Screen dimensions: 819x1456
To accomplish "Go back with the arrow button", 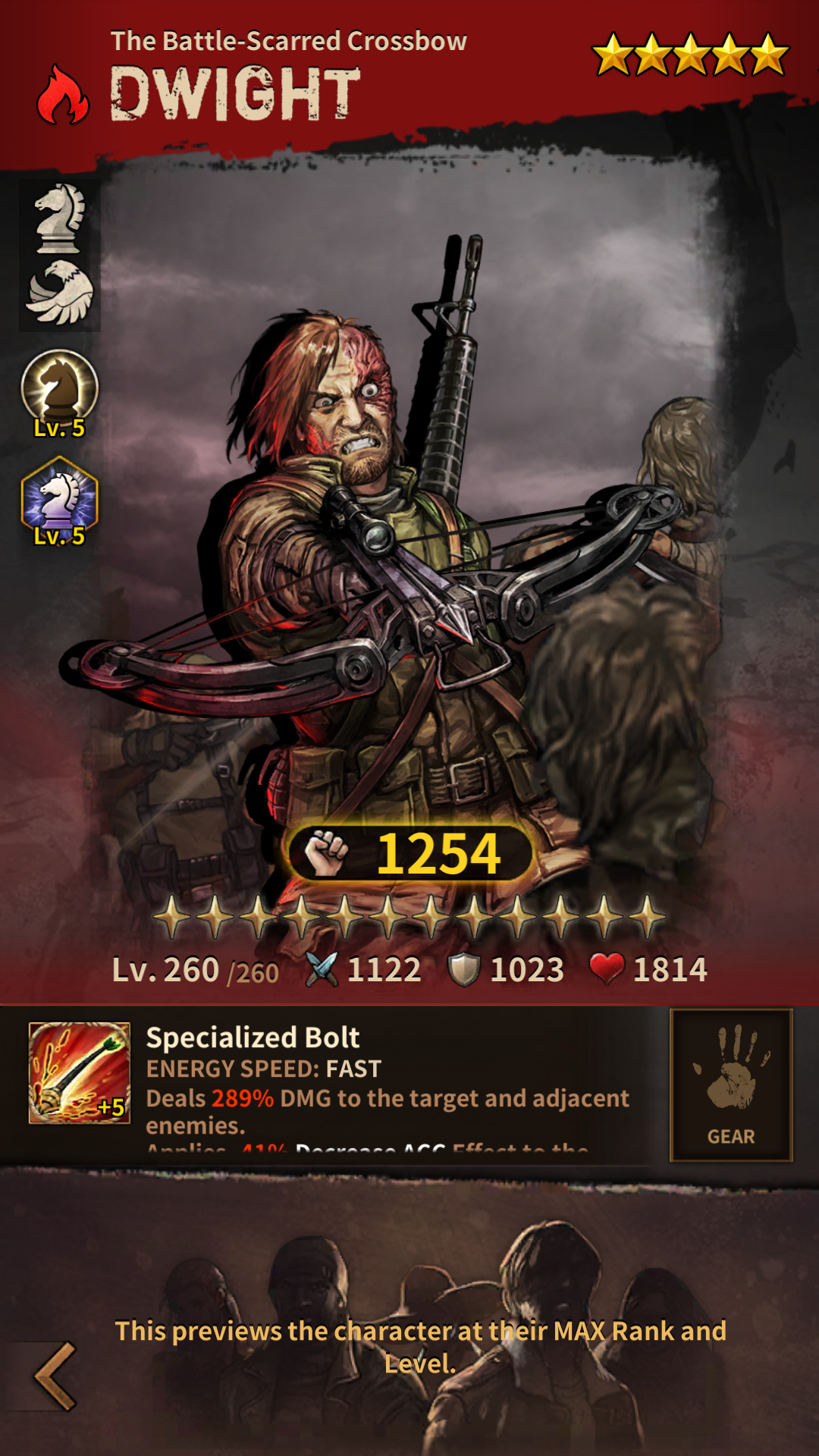I will pos(55,1376).
